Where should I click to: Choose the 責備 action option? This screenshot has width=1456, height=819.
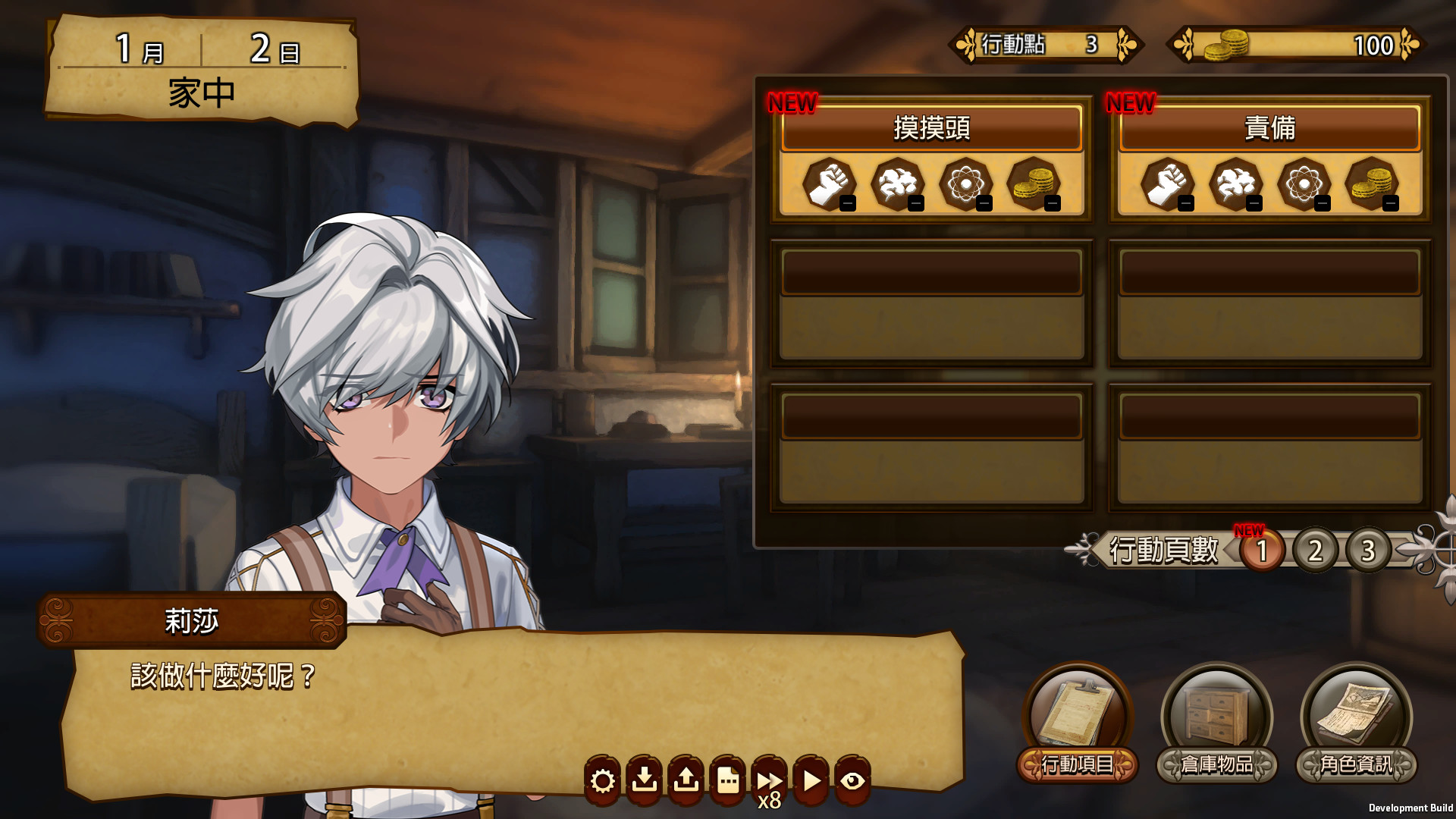click(x=1269, y=129)
